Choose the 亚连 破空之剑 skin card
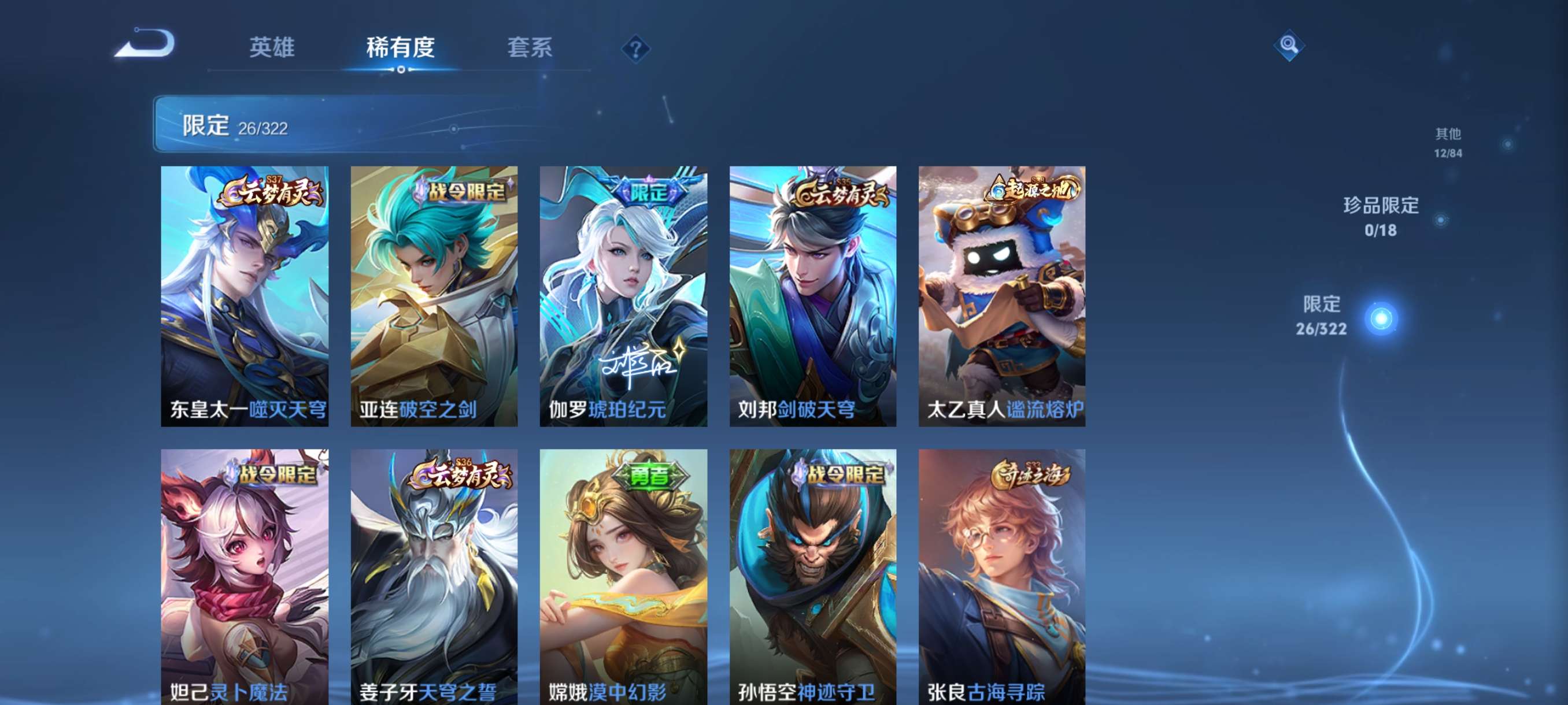This screenshot has height=705, width=1568. (x=434, y=296)
